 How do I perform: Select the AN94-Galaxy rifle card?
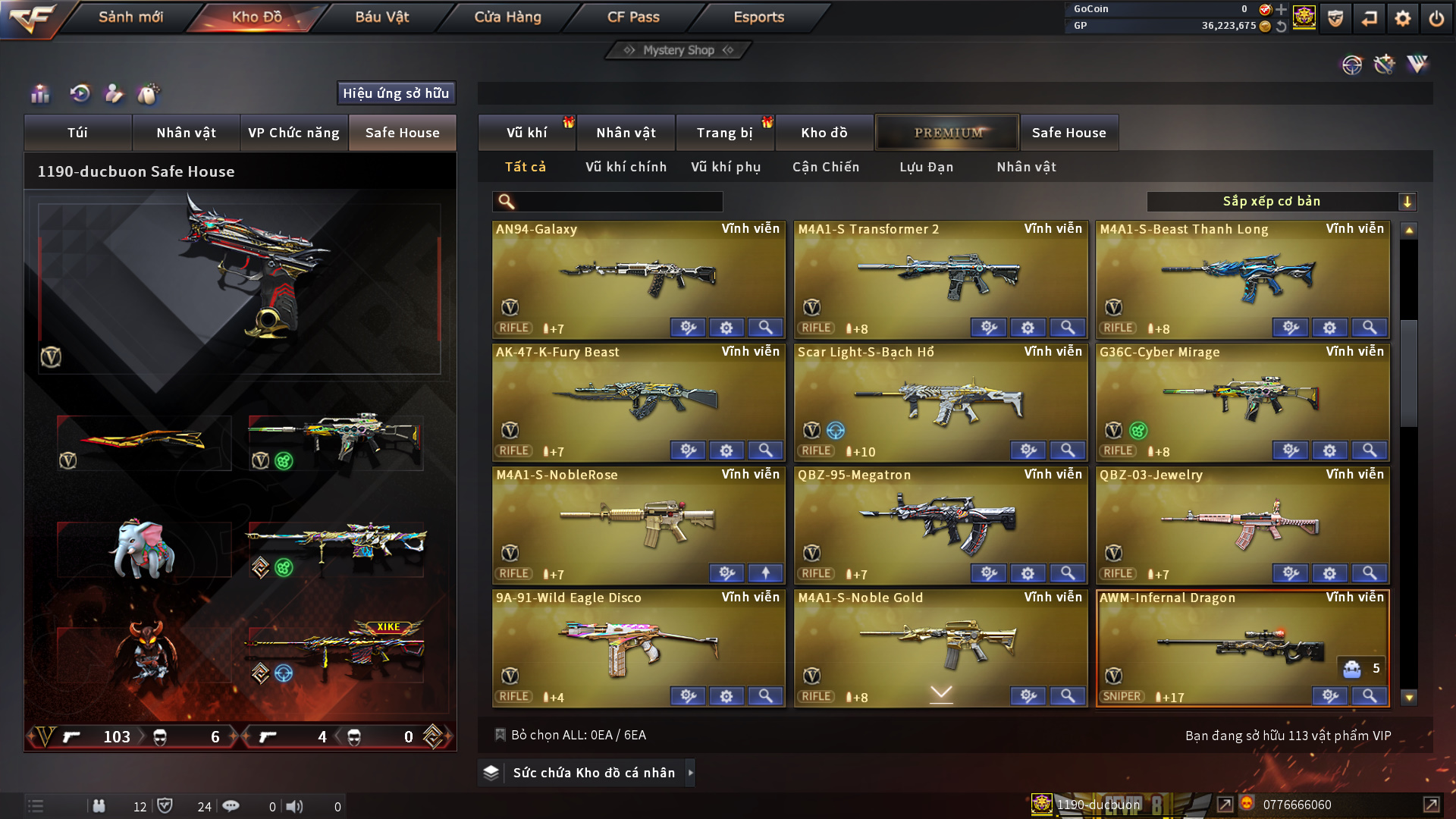coord(638,273)
